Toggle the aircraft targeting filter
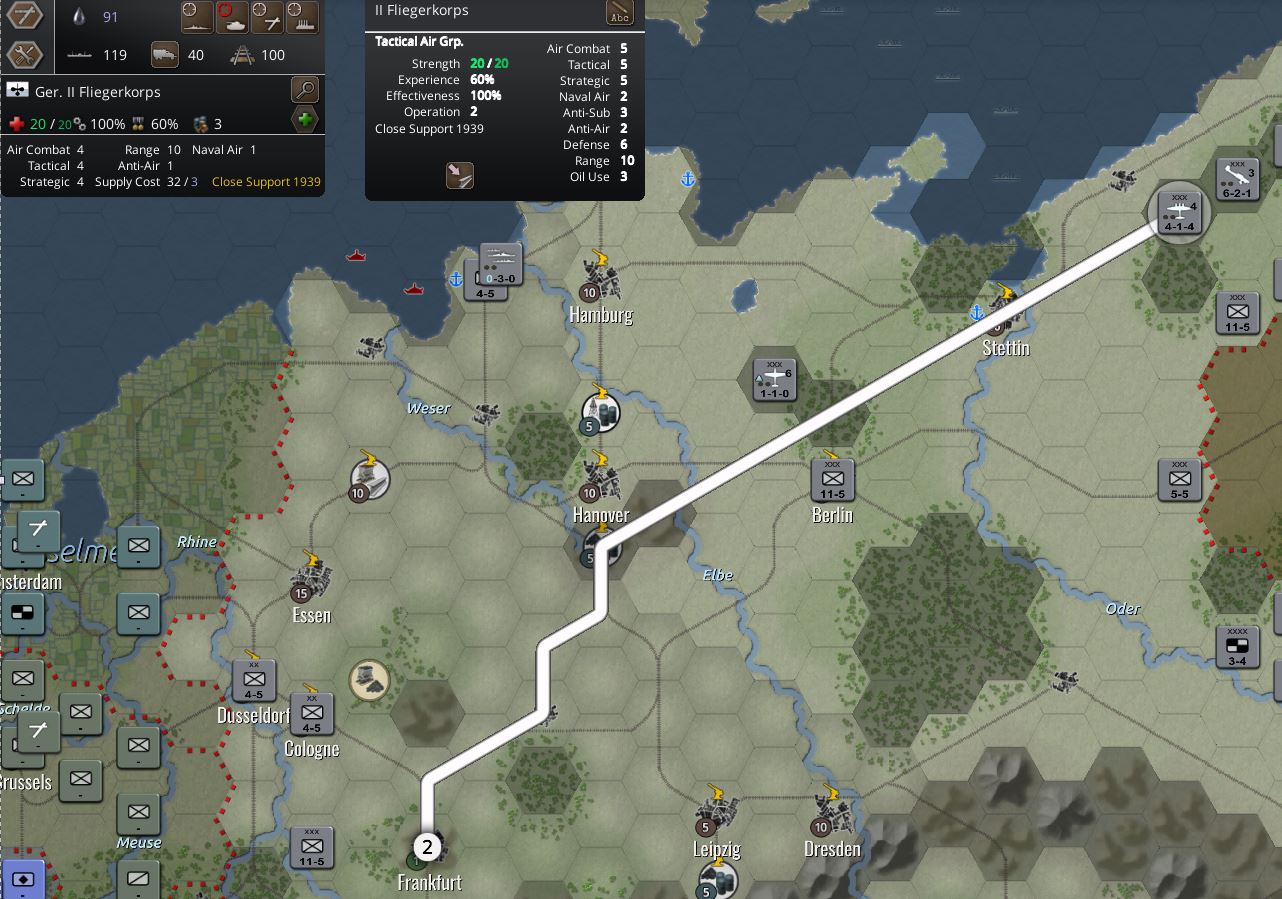The image size is (1282, 899). 267,17
